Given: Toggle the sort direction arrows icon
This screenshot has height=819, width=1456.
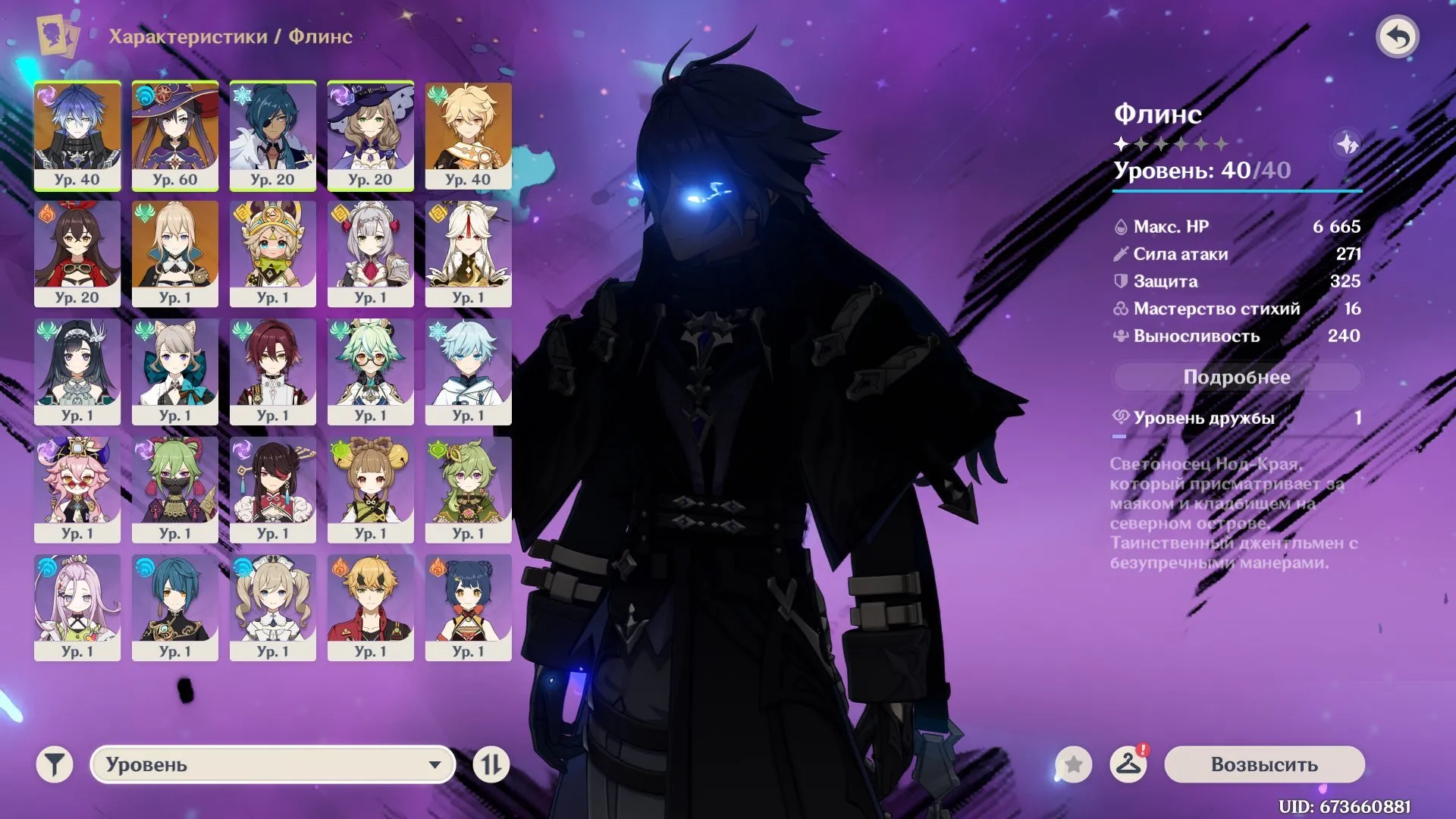Looking at the screenshot, I should click(x=493, y=765).
